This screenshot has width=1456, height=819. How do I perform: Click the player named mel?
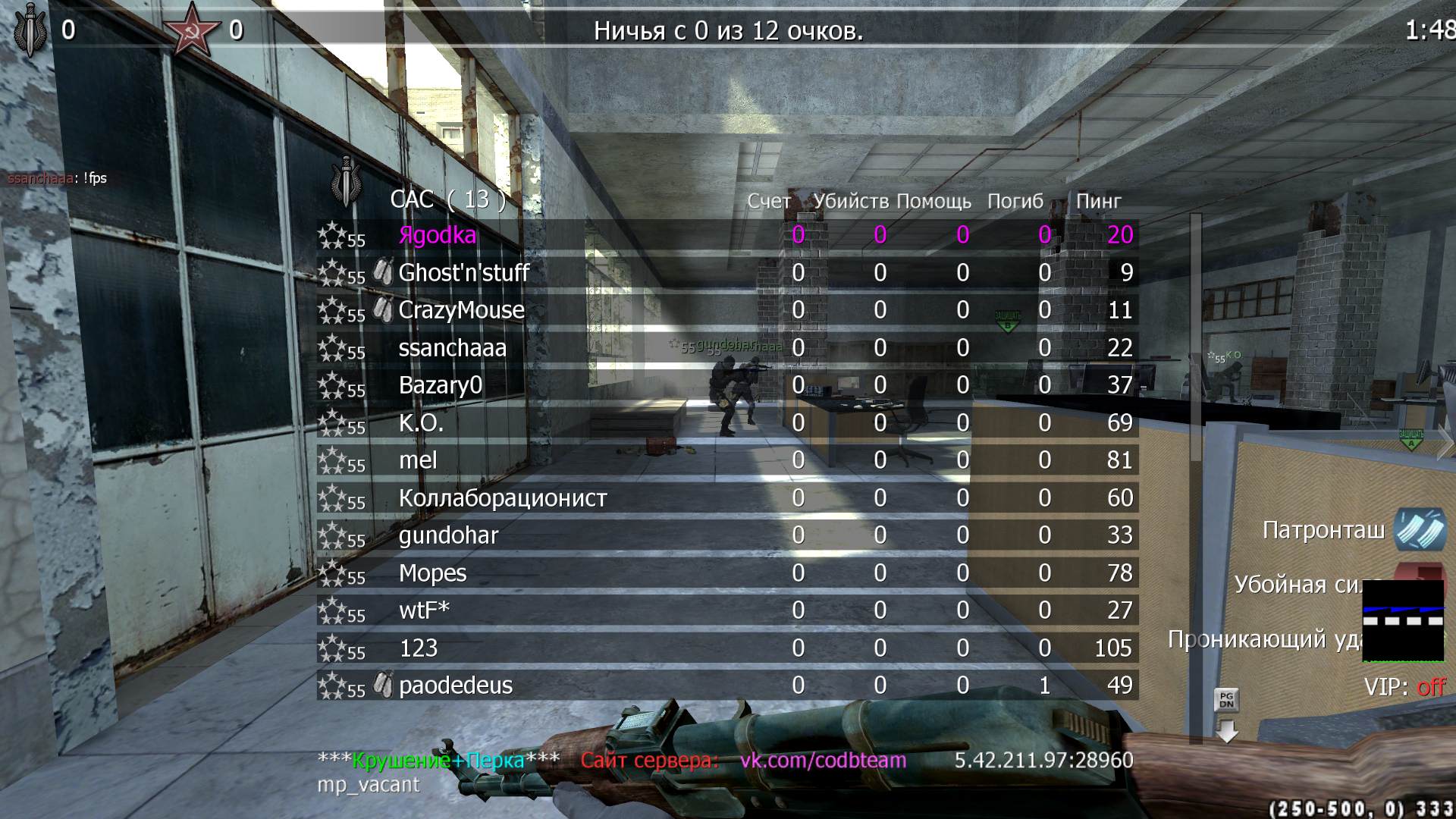(x=418, y=460)
